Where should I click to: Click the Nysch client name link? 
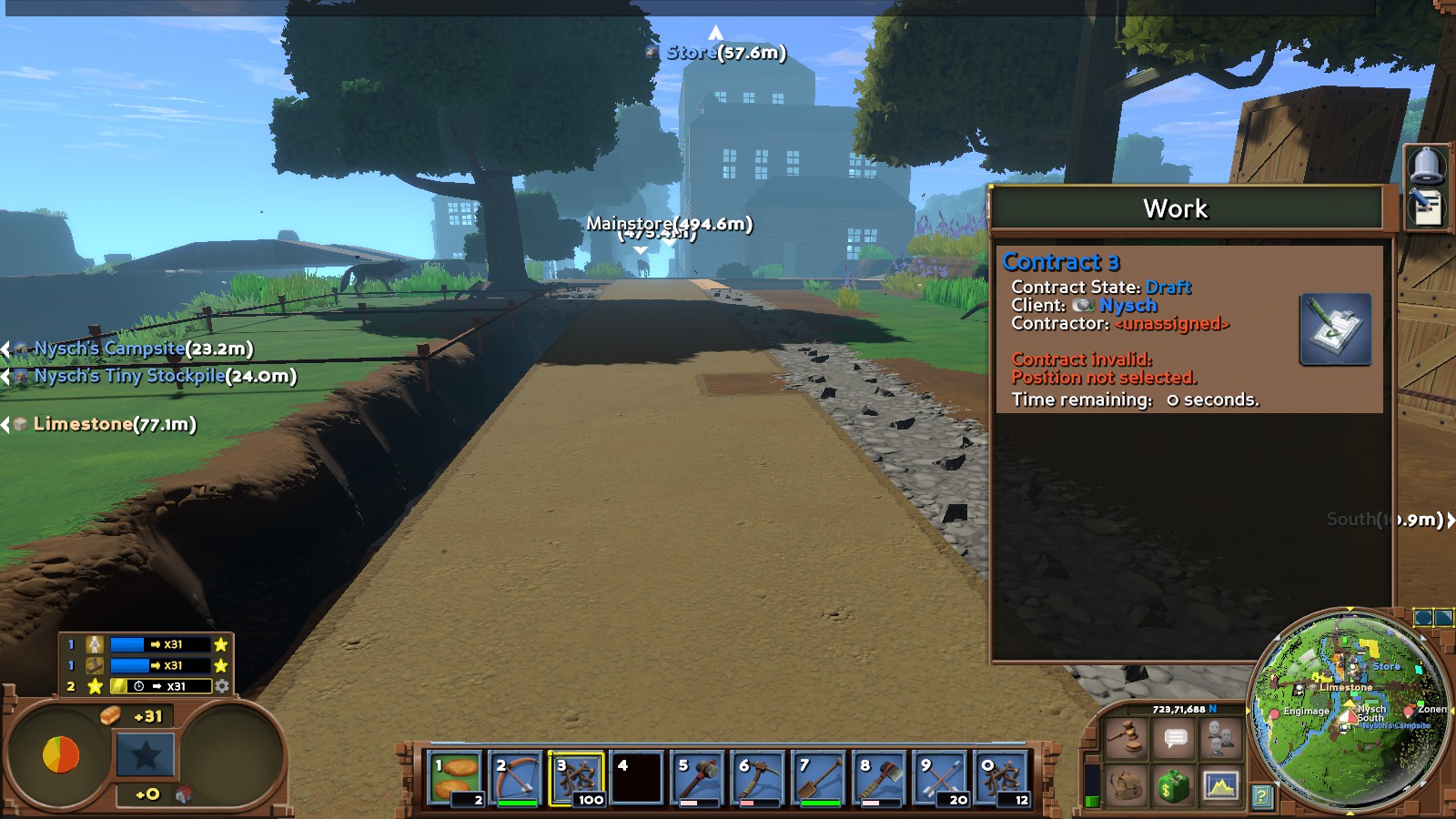1127,306
